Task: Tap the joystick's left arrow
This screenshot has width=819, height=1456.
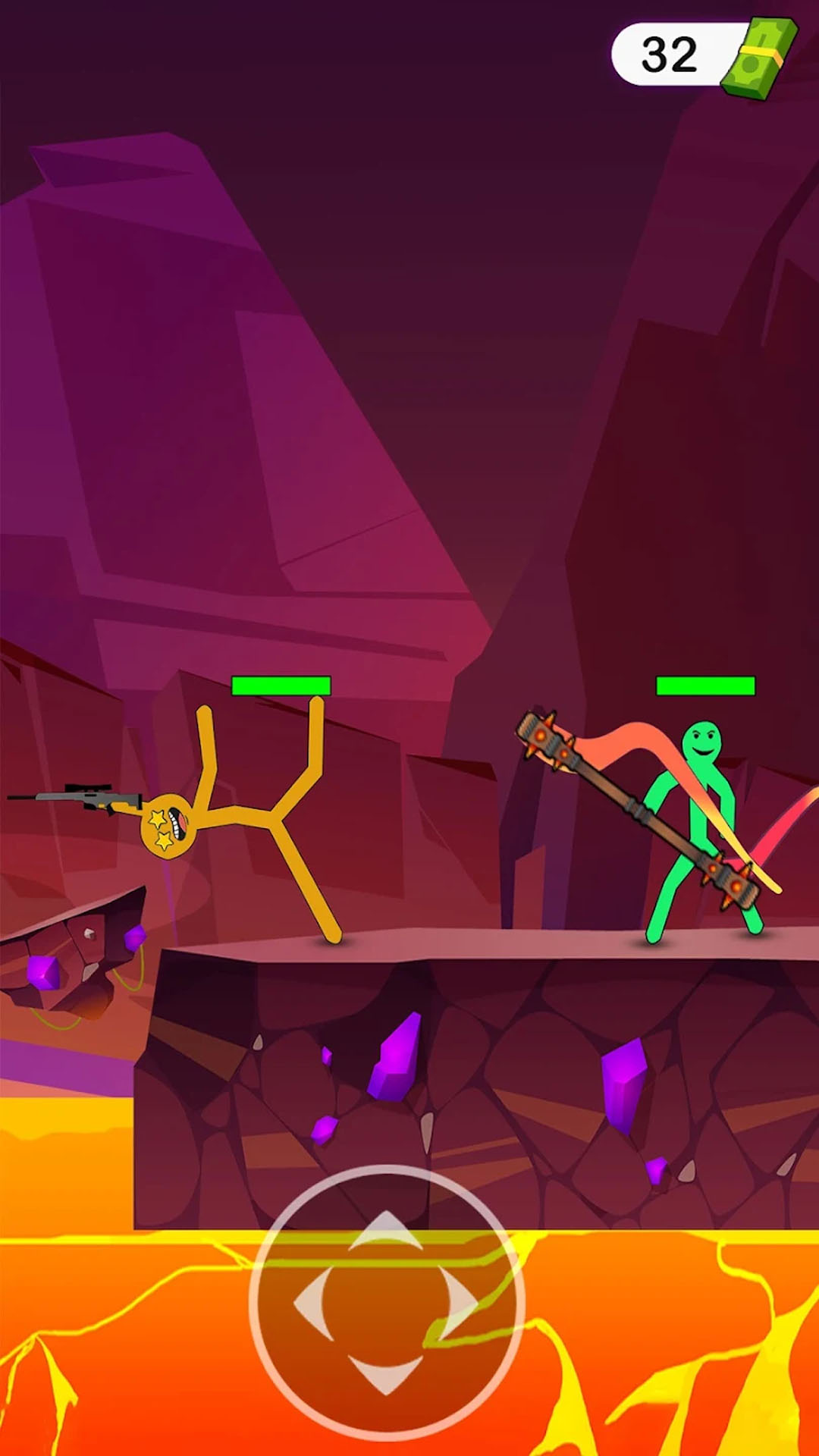Action: pyautogui.click(x=313, y=1301)
